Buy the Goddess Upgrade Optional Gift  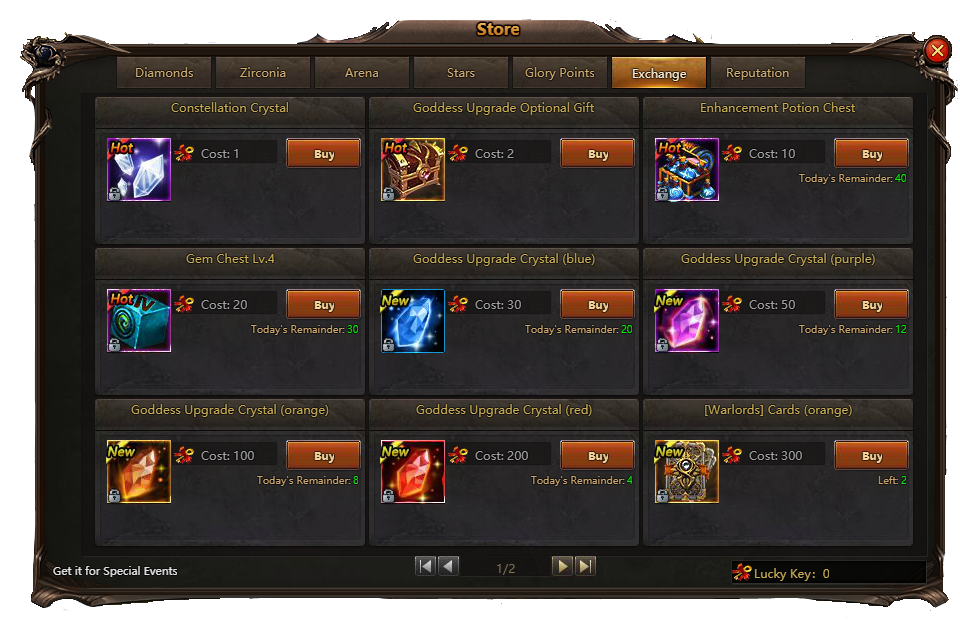click(x=598, y=154)
